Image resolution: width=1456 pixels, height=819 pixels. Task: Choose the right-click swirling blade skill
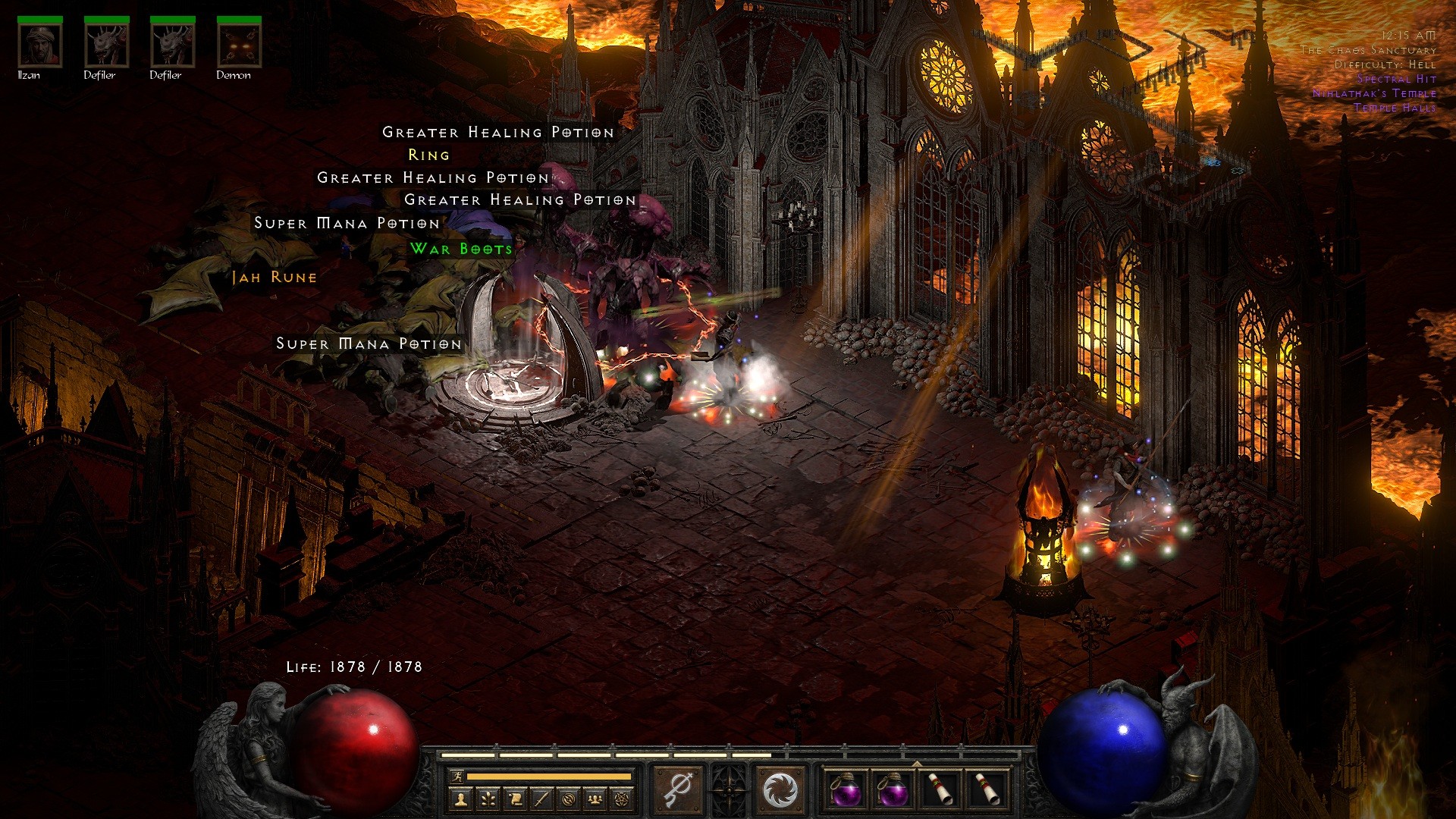779,790
